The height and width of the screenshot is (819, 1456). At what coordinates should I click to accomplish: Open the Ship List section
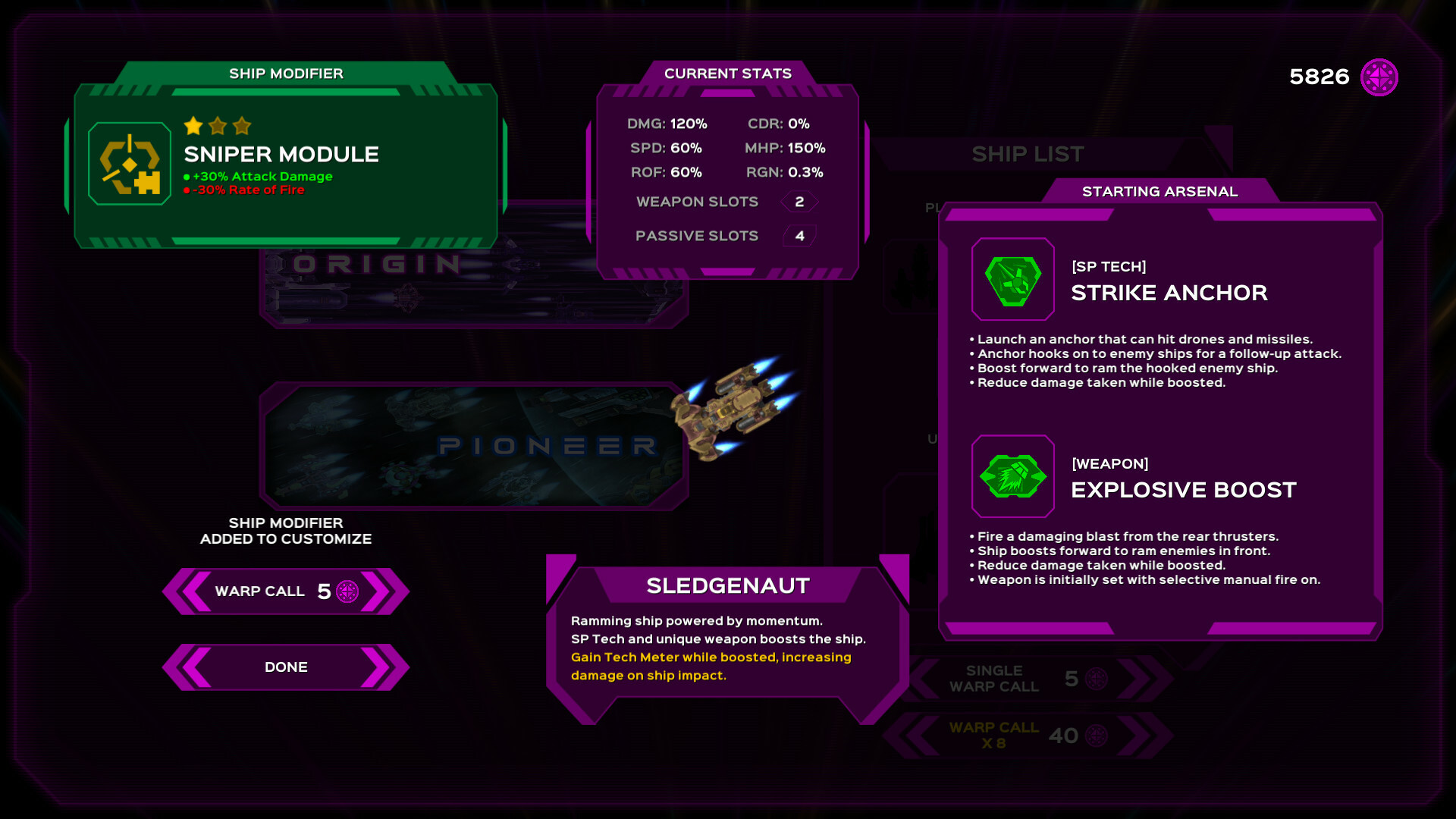click(x=1029, y=154)
